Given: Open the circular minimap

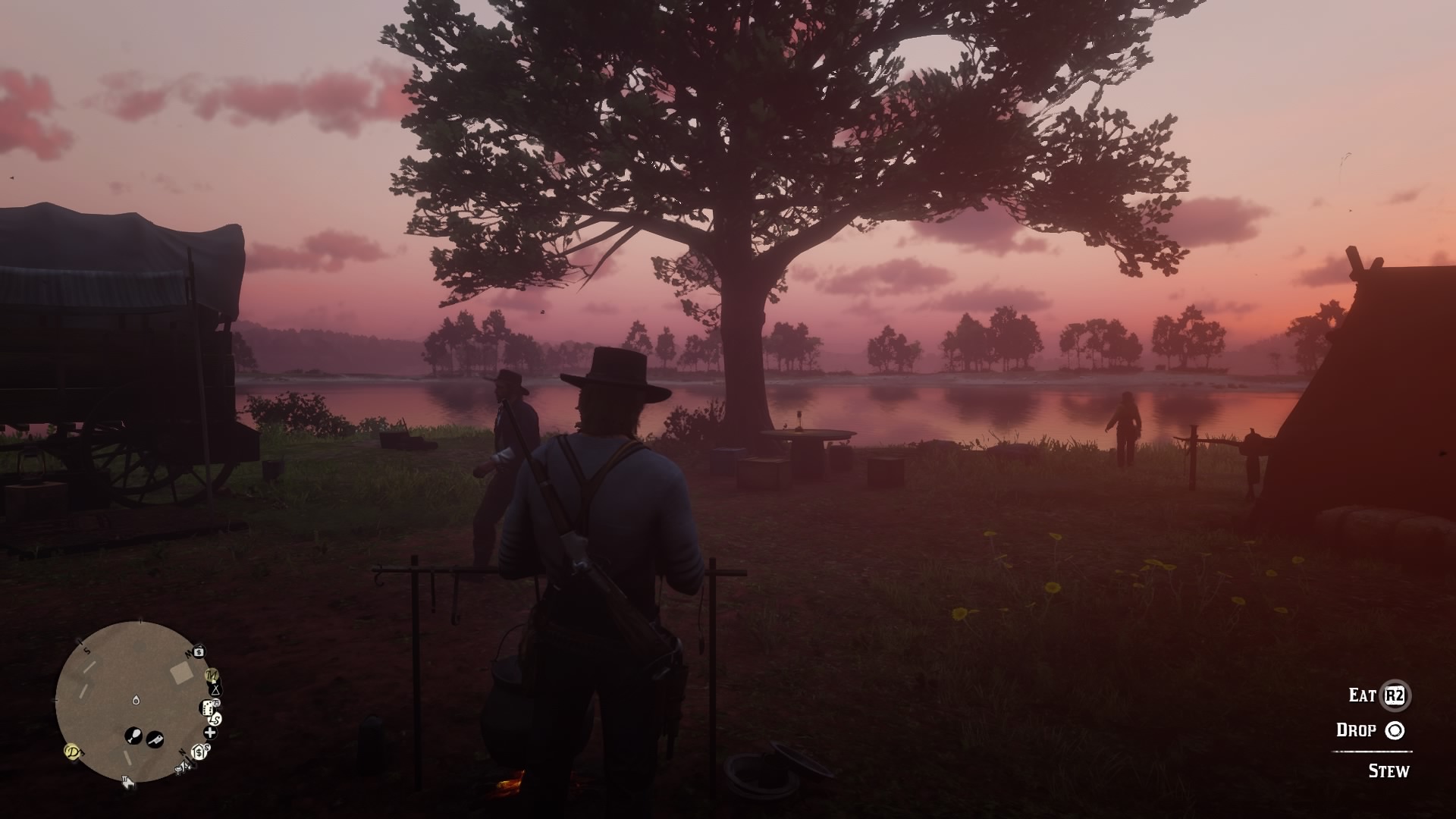Looking at the screenshot, I should pyautogui.click(x=134, y=701).
